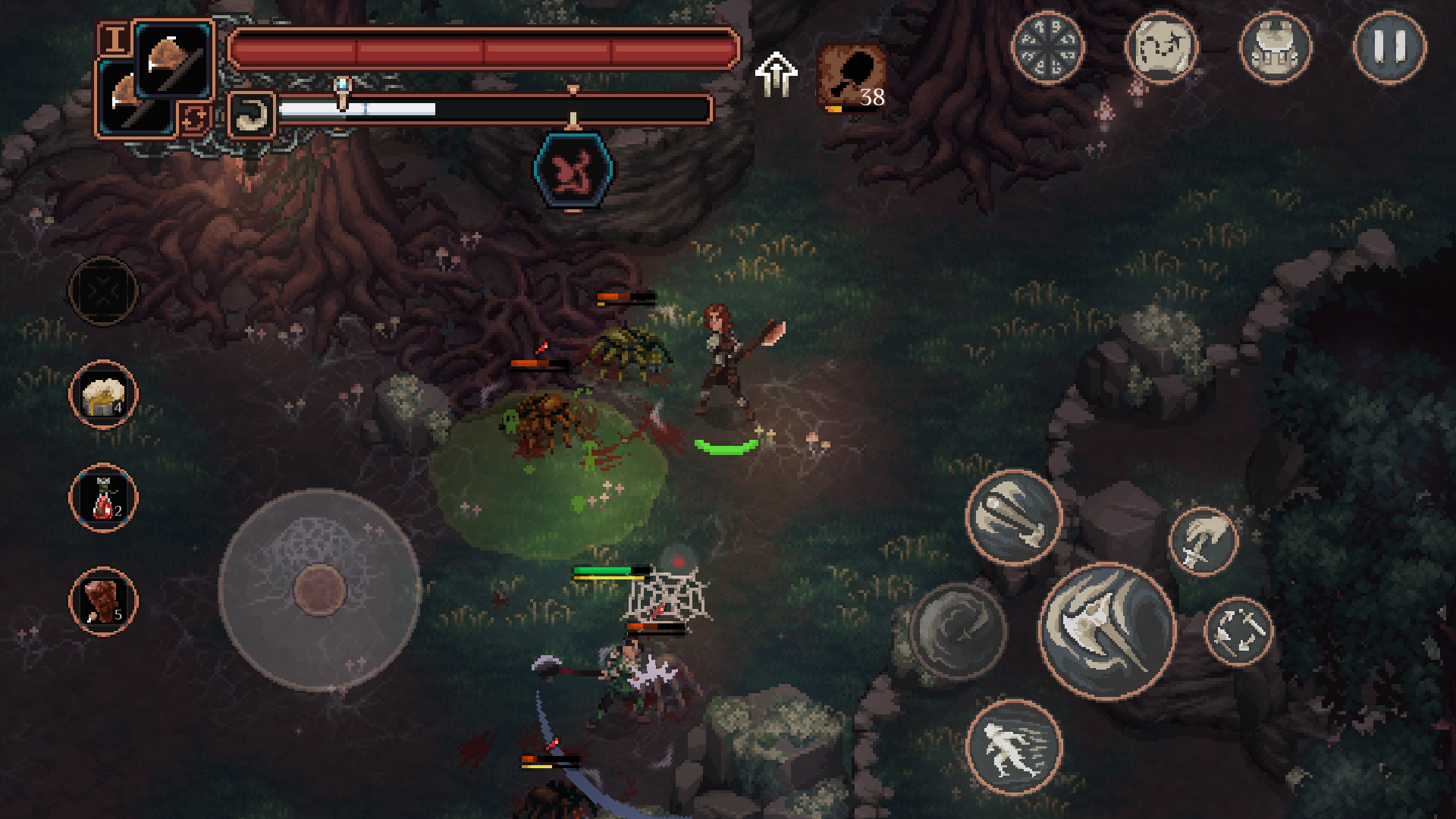The image size is (1456, 819).
Task: Select the front equipped axe slot
Action: pos(174,62)
